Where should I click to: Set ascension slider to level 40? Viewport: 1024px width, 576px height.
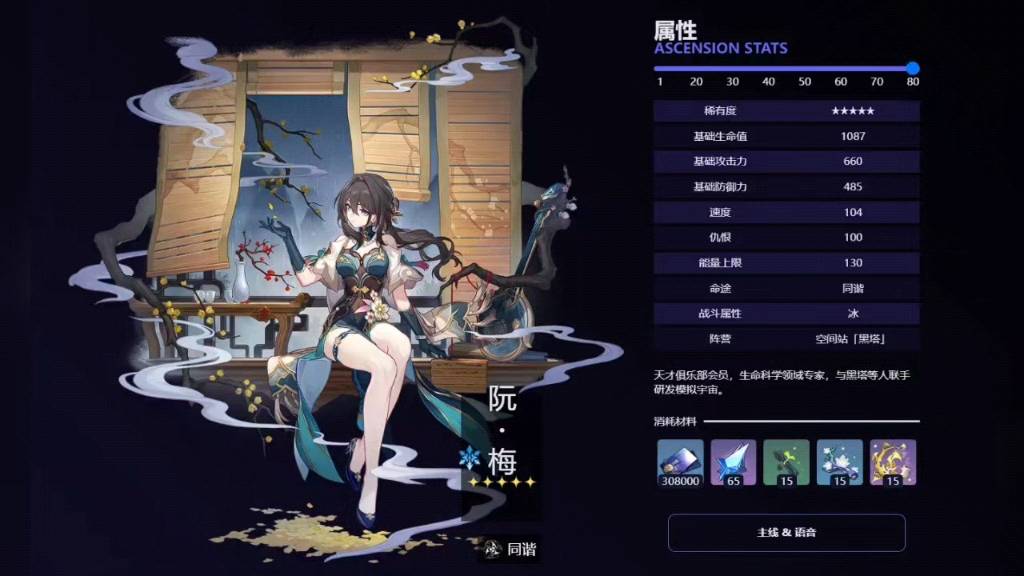(x=769, y=68)
